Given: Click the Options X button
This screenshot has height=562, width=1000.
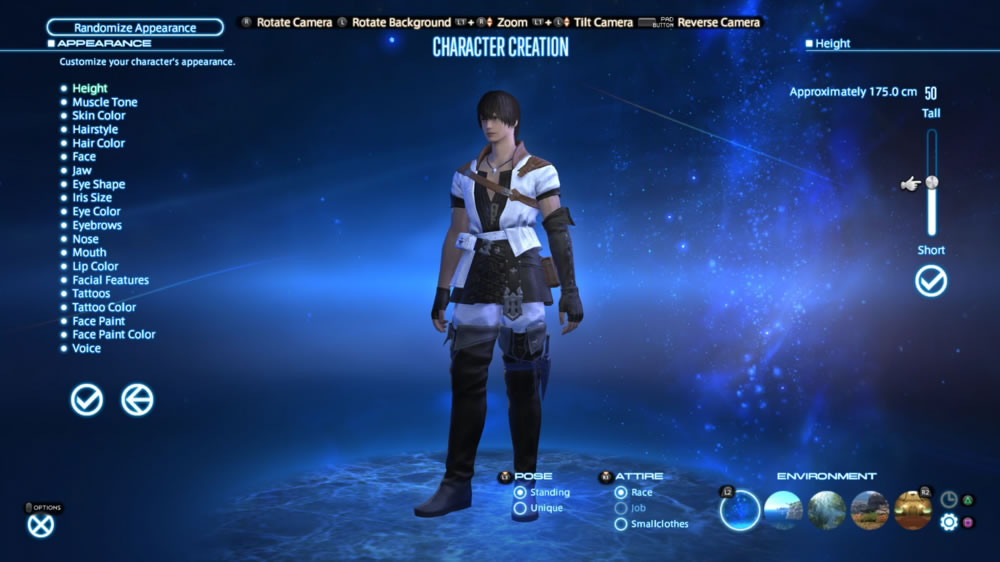Looking at the screenshot, I should 41,525.
